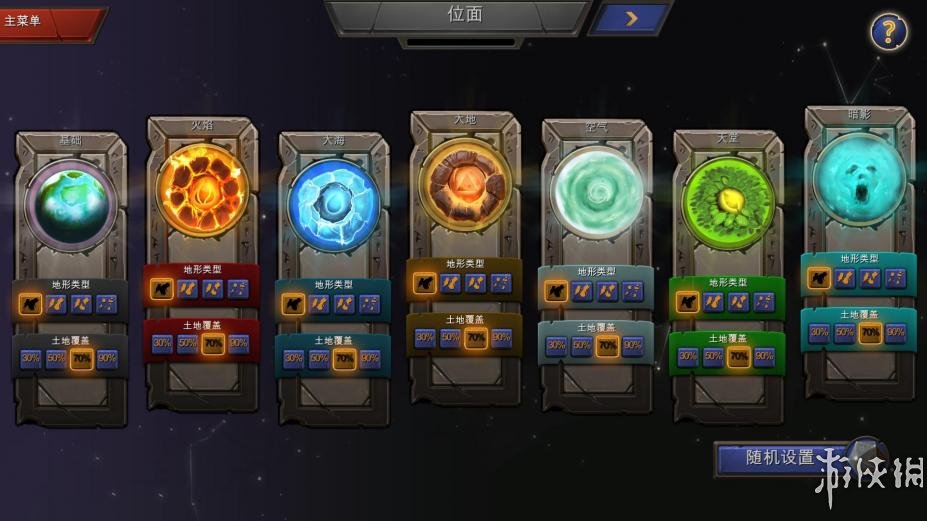
Task: Choose 90% land coverage for 暗影 plane
Action: [x=895, y=333]
